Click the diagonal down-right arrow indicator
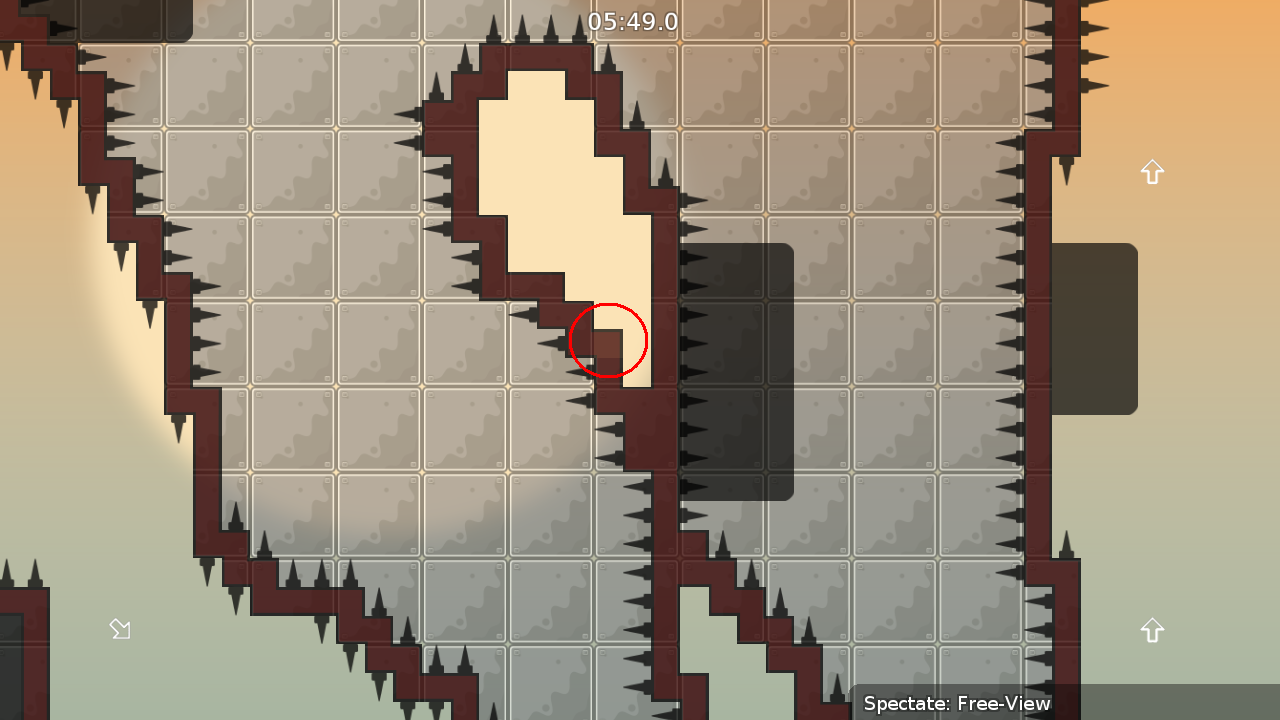Image resolution: width=1280 pixels, height=720 pixels. tap(121, 628)
